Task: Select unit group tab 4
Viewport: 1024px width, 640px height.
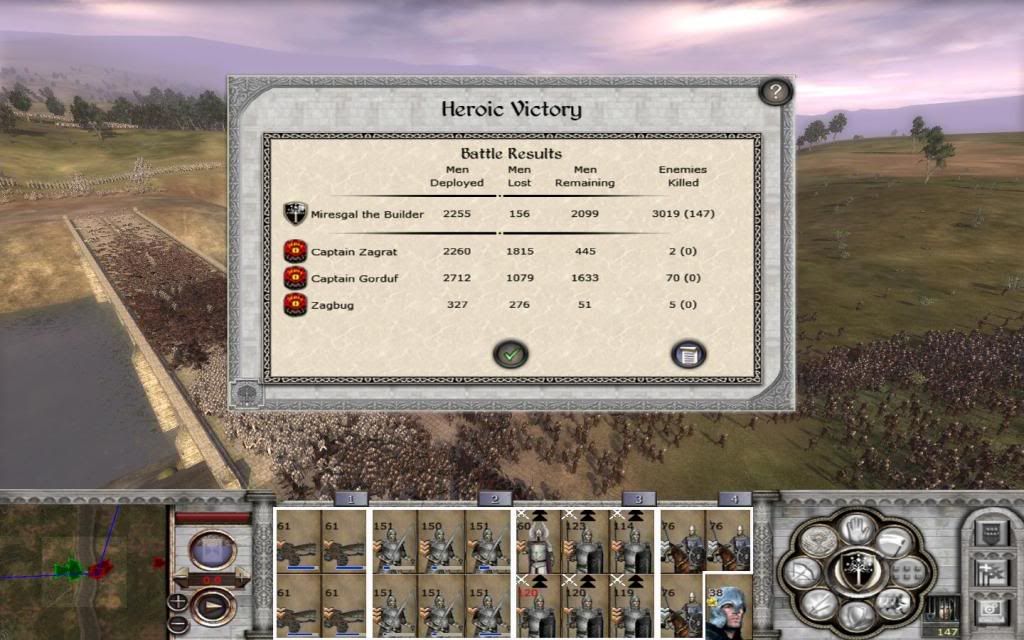Action: pos(734,499)
